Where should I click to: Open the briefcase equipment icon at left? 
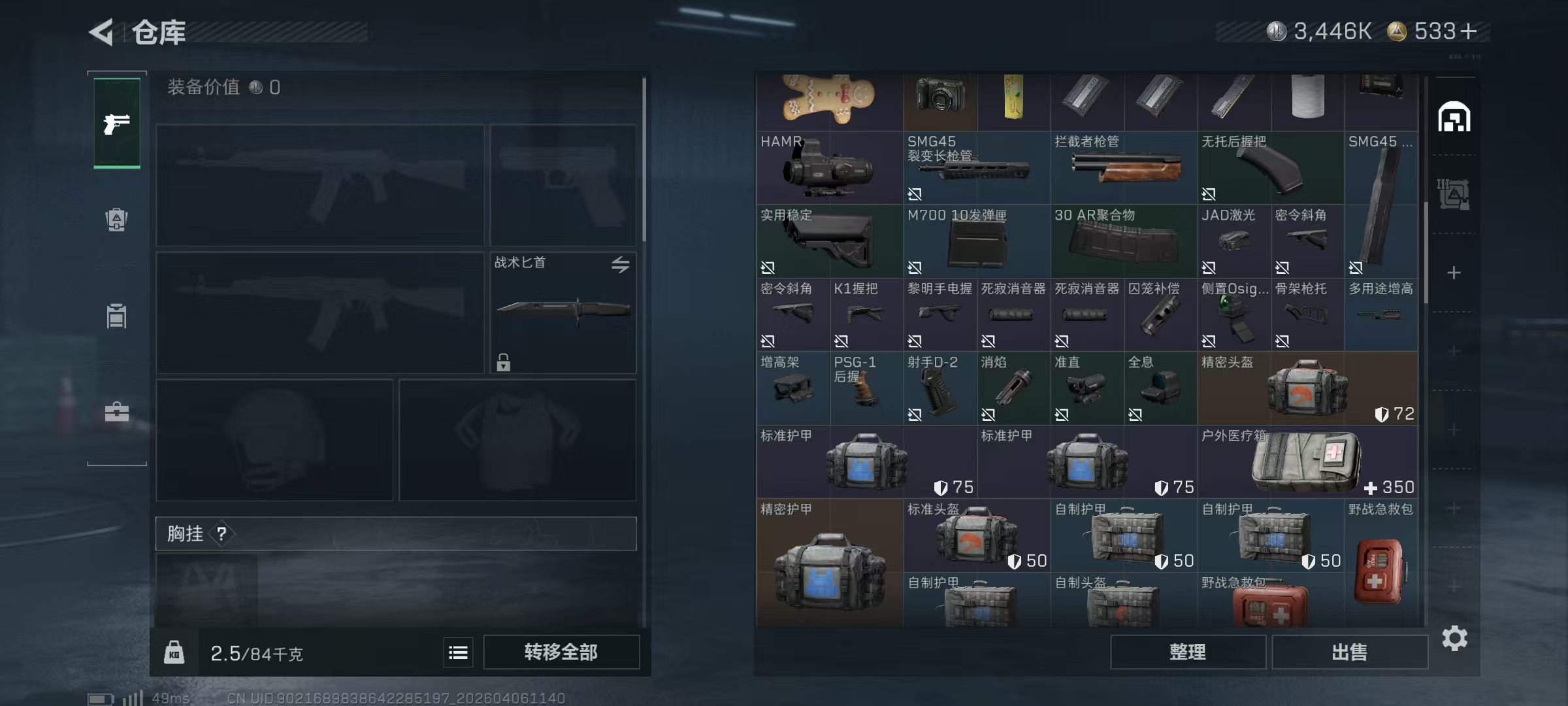[x=116, y=412]
